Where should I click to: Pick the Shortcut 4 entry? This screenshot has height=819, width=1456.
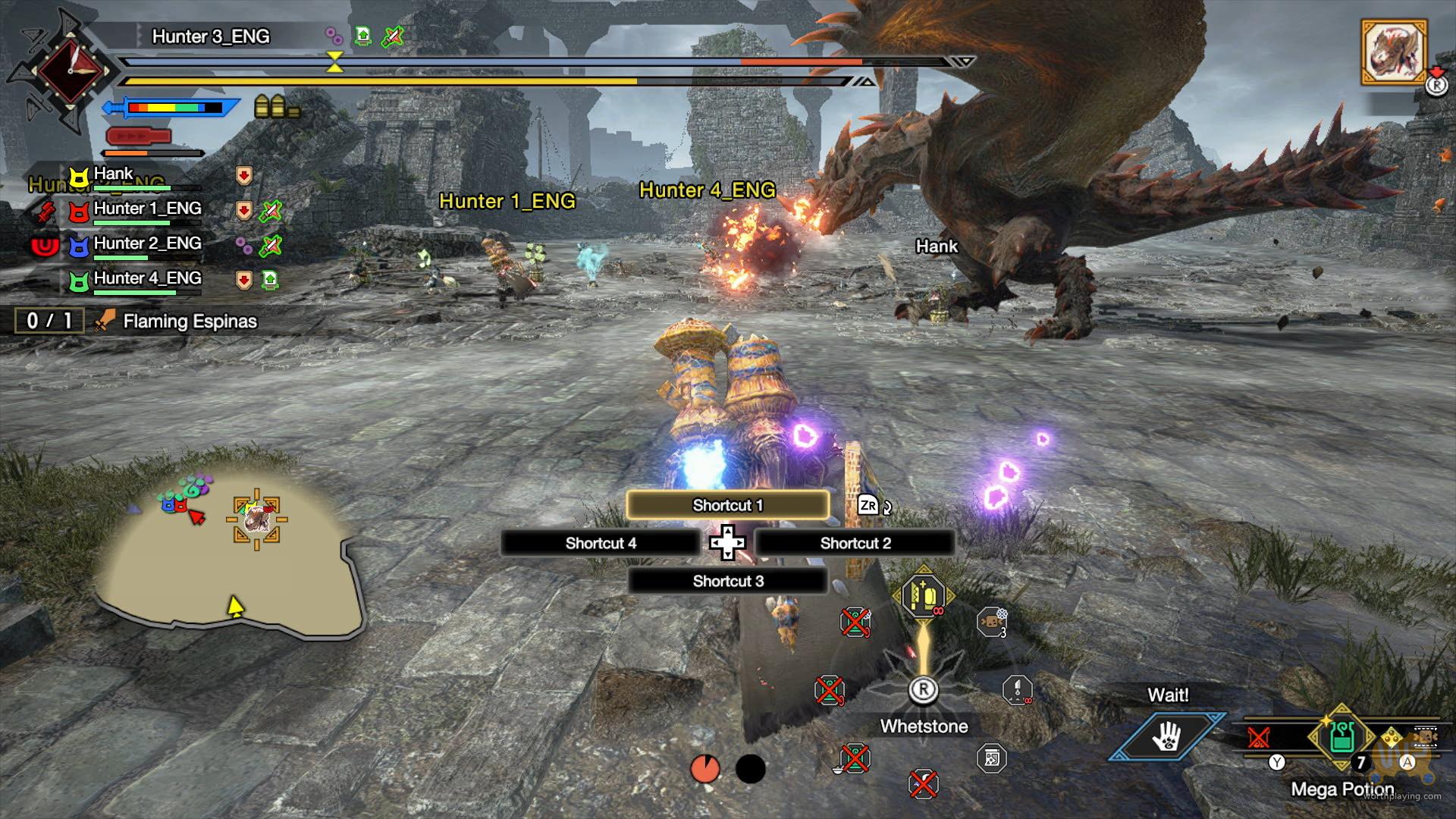click(600, 543)
